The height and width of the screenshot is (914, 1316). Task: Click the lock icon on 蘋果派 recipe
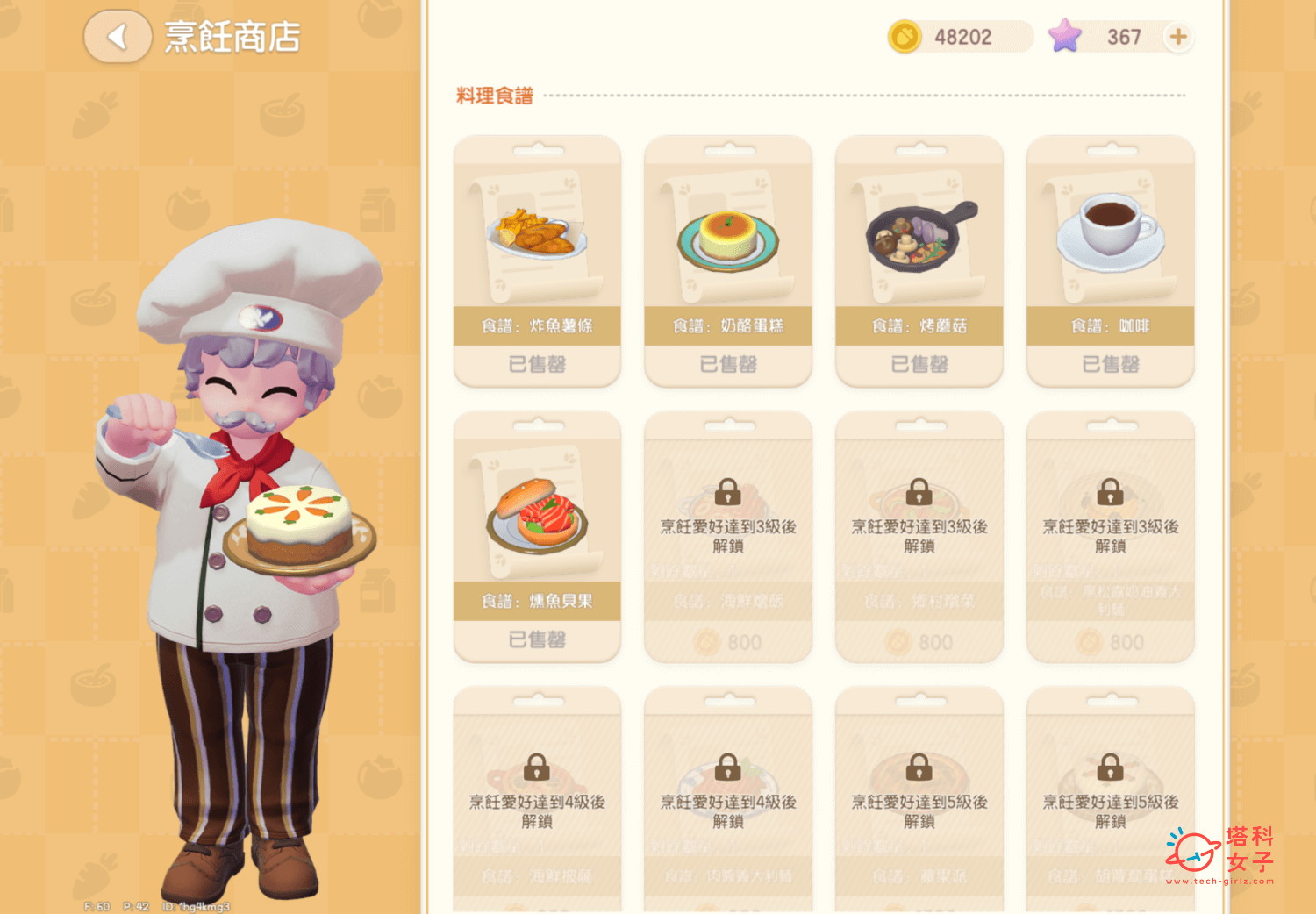pyautogui.click(x=919, y=768)
